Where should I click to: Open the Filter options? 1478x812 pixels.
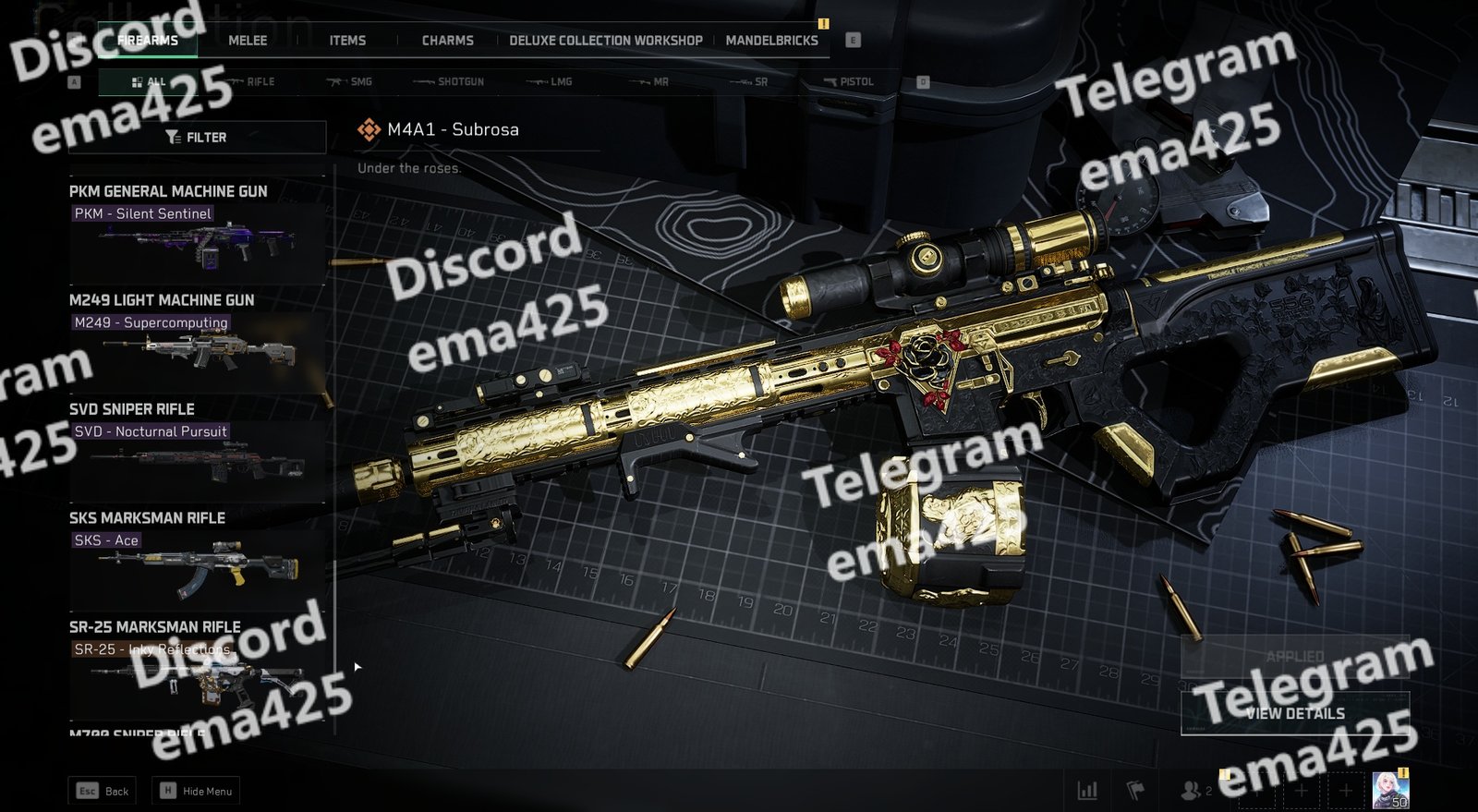pos(197,138)
